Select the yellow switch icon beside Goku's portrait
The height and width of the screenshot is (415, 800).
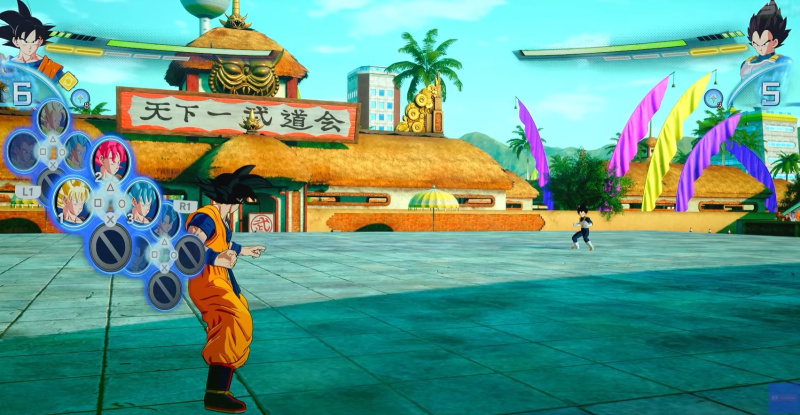click(x=69, y=80)
